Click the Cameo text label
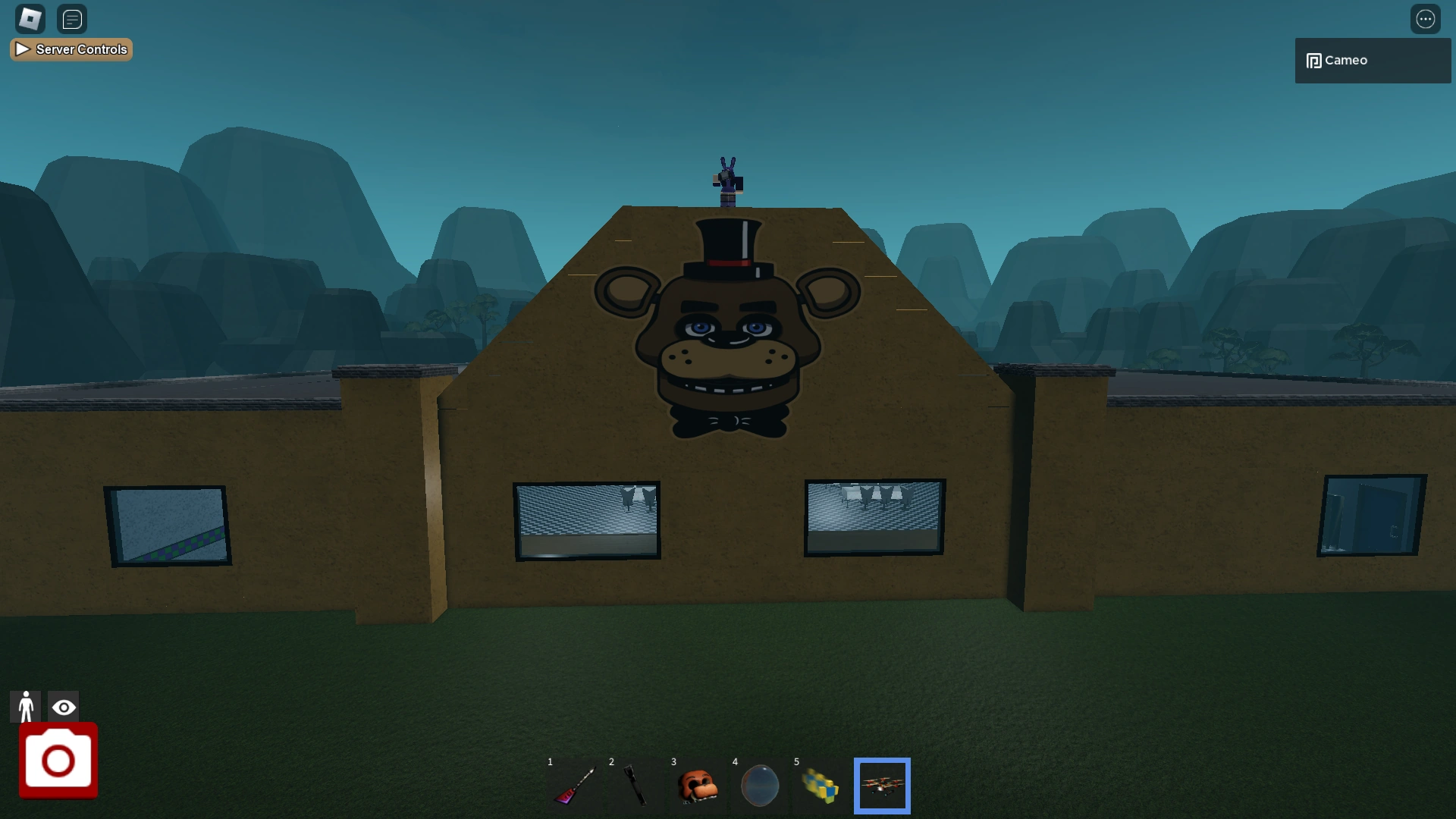 (1346, 60)
